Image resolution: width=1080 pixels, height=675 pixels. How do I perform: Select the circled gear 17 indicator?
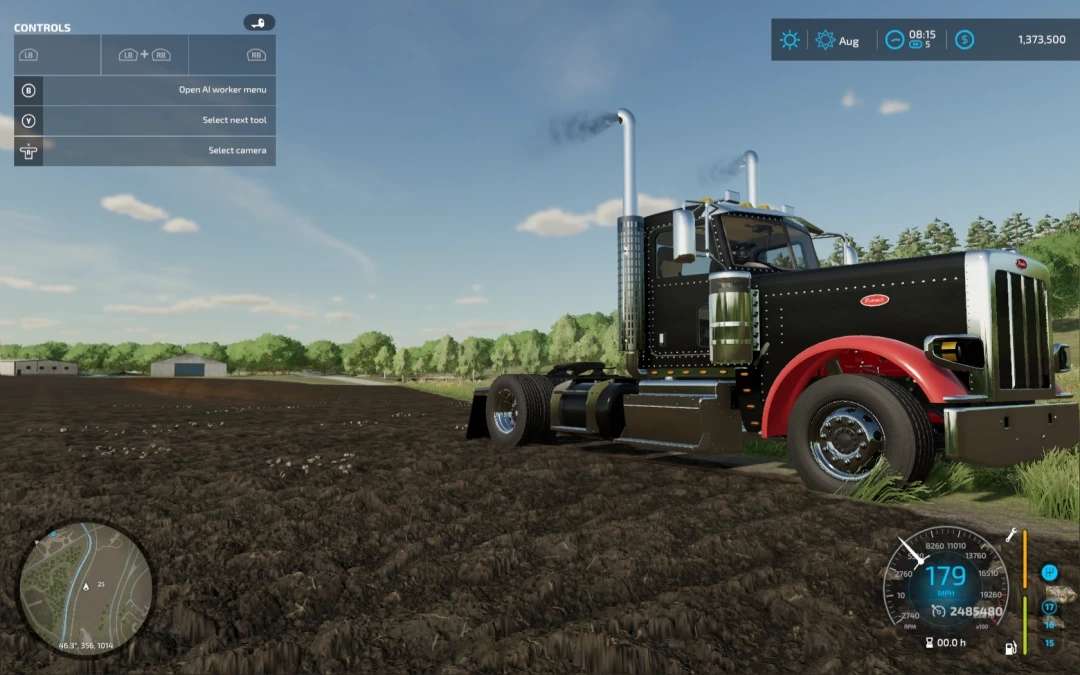pyautogui.click(x=1049, y=607)
